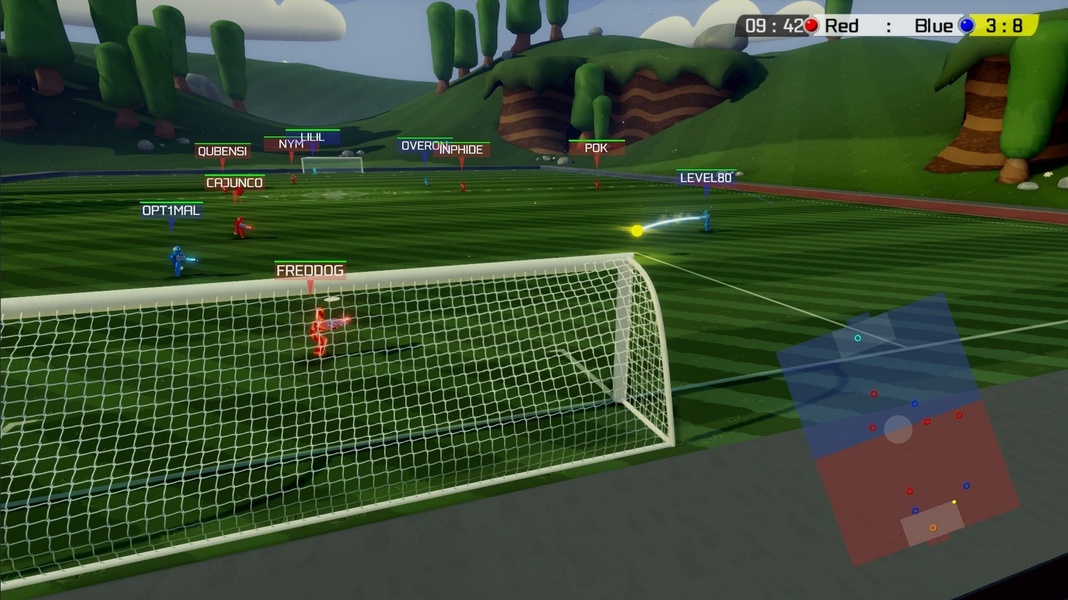The image size is (1068, 600).
Task: Select the OPT1MAL player name tag
Action: coord(171,211)
